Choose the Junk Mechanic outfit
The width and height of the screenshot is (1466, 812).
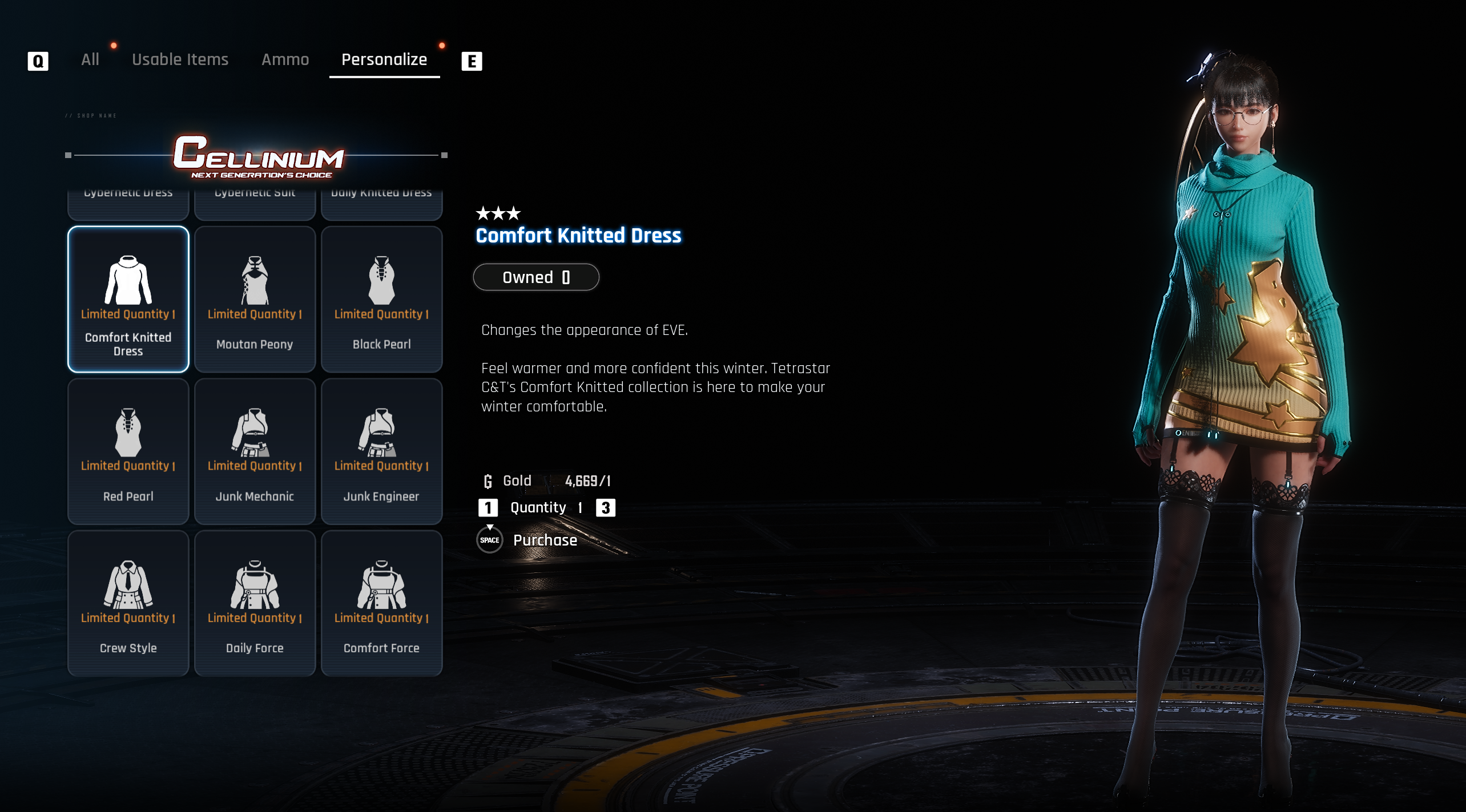click(x=255, y=451)
